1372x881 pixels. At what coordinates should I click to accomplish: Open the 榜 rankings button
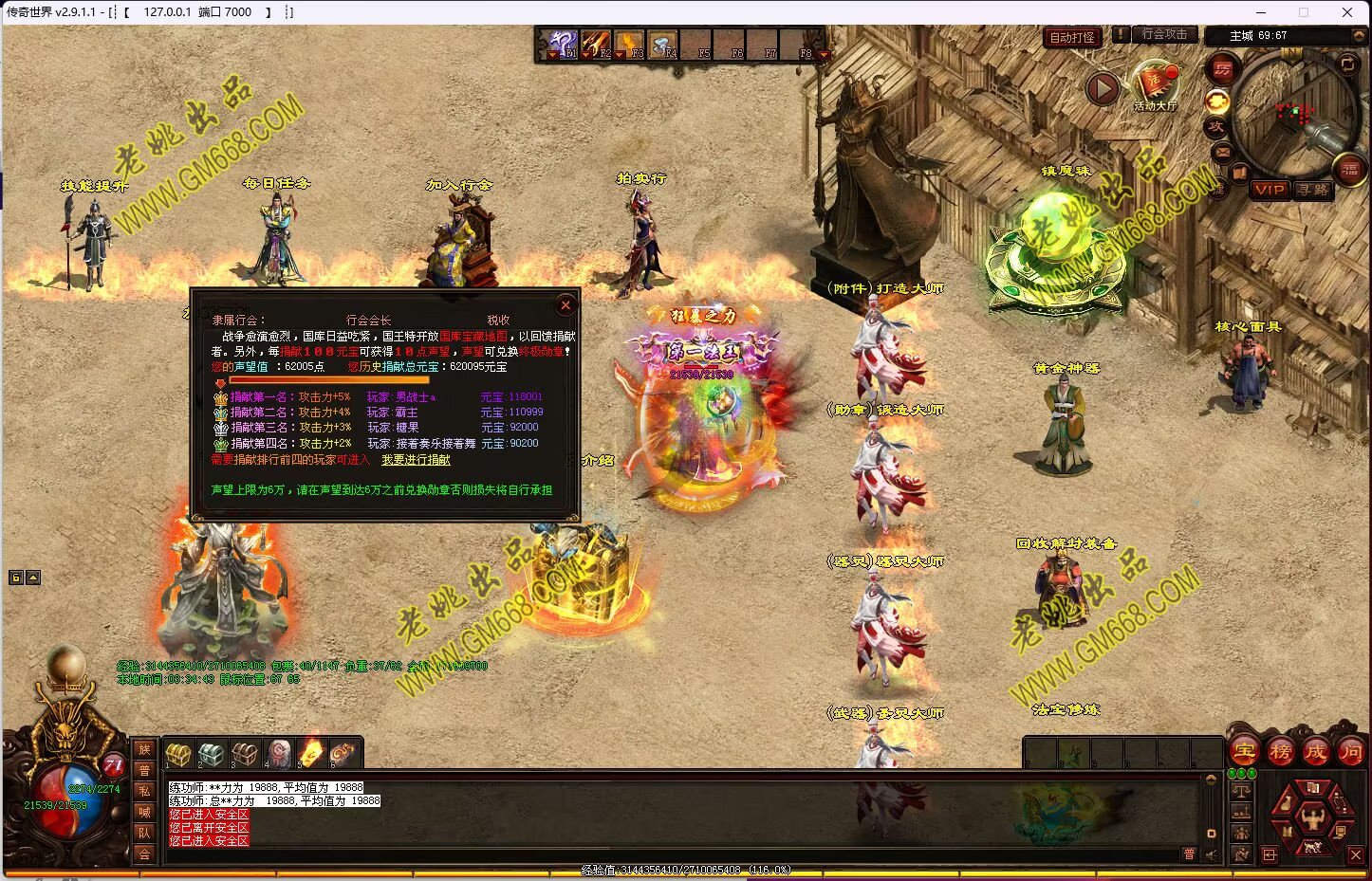[x=1280, y=753]
